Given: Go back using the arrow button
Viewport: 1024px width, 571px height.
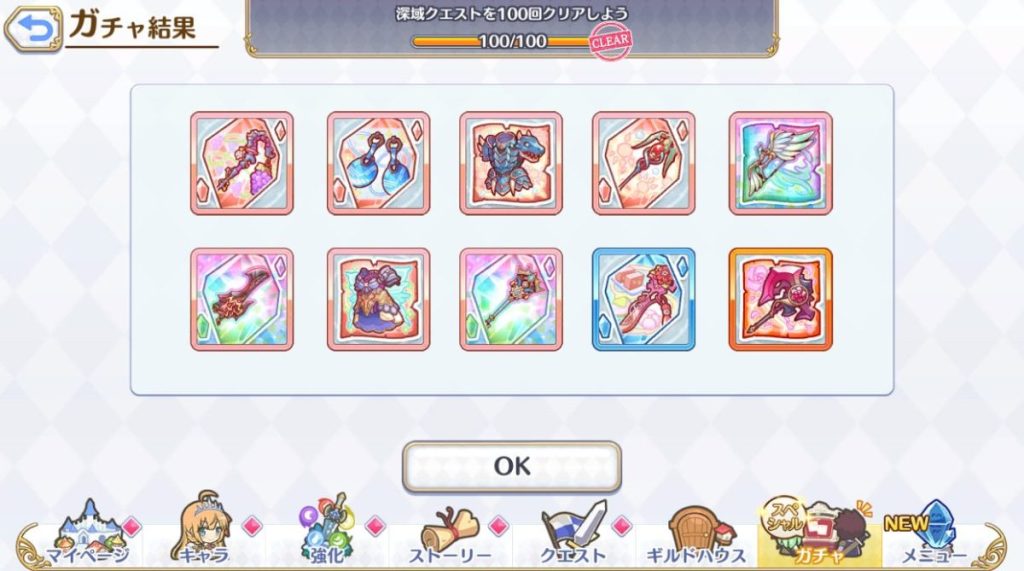Looking at the screenshot, I should pos(32,30).
